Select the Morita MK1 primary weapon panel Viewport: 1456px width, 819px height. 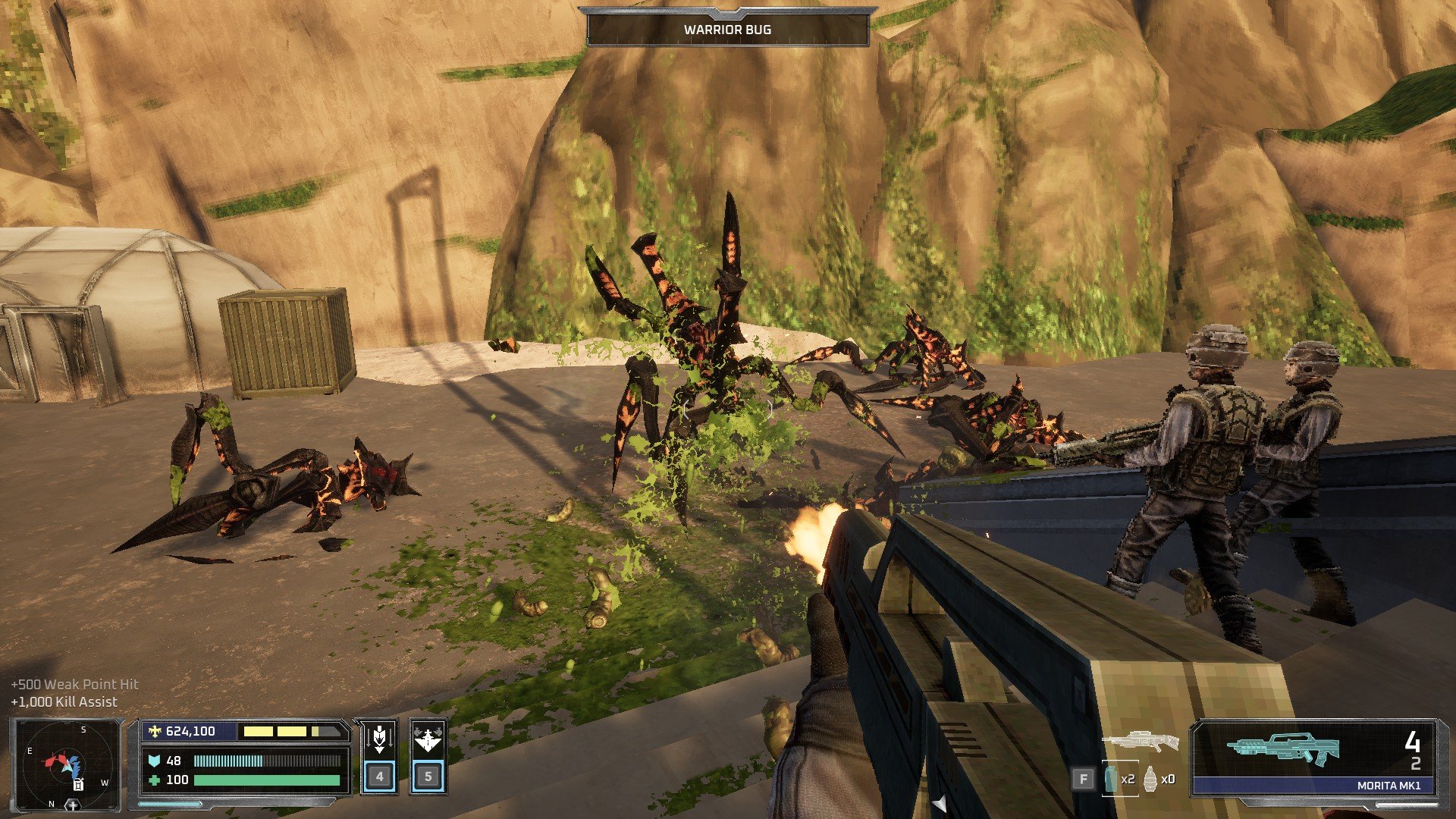[x=1313, y=757]
